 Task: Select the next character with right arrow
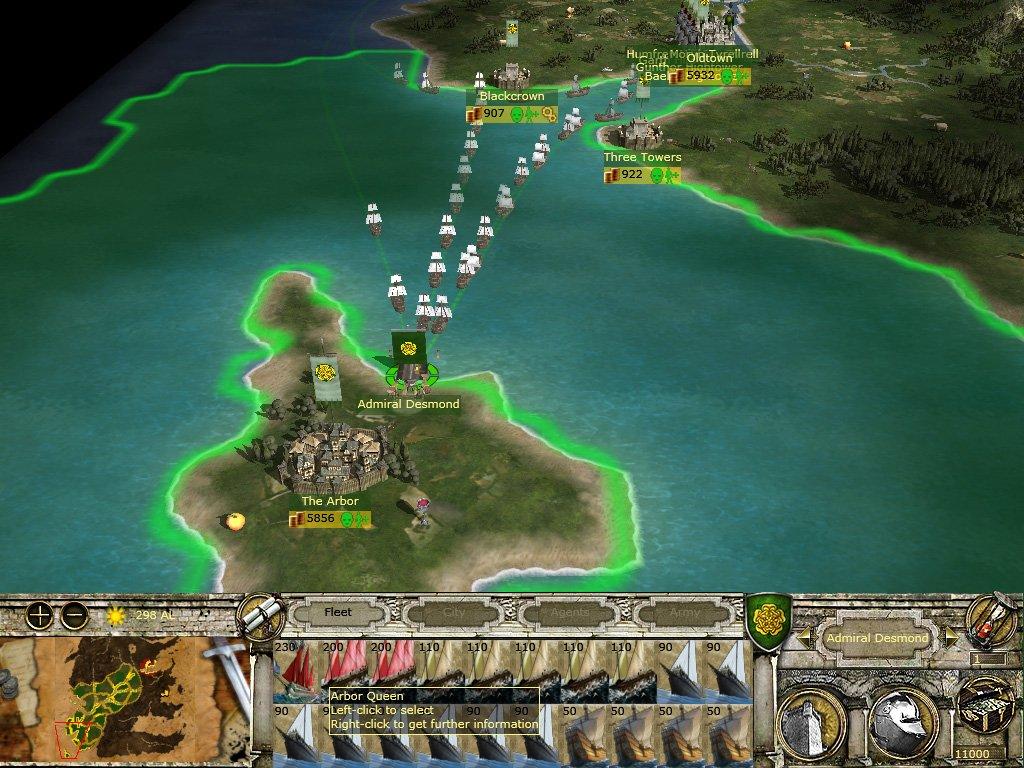point(951,637)
